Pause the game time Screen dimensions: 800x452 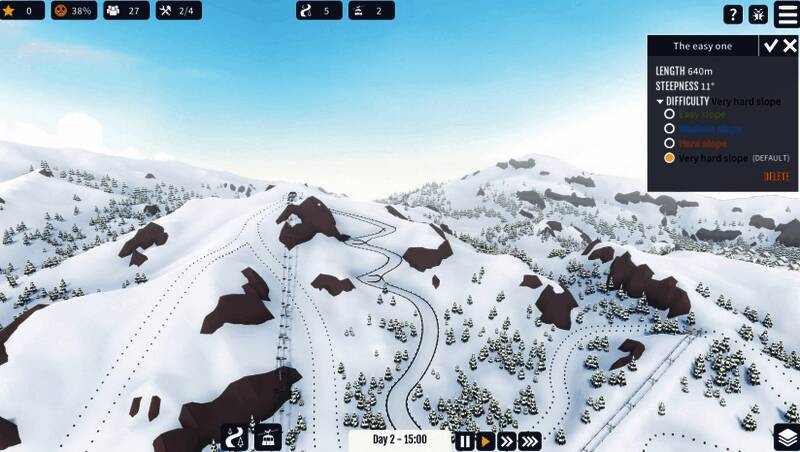465,440
